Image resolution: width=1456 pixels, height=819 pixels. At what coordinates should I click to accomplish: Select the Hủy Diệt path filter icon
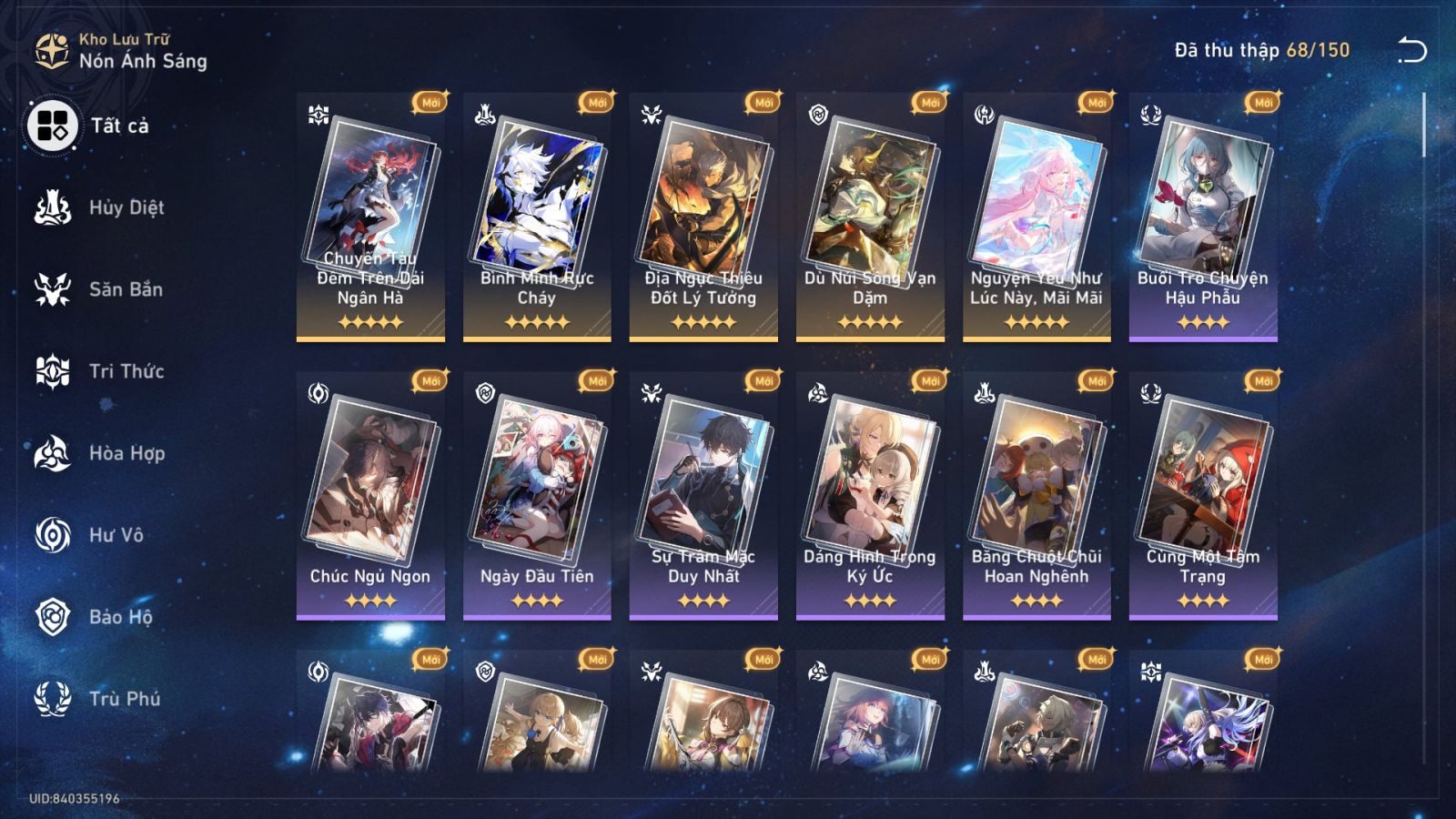pos(53,207)
